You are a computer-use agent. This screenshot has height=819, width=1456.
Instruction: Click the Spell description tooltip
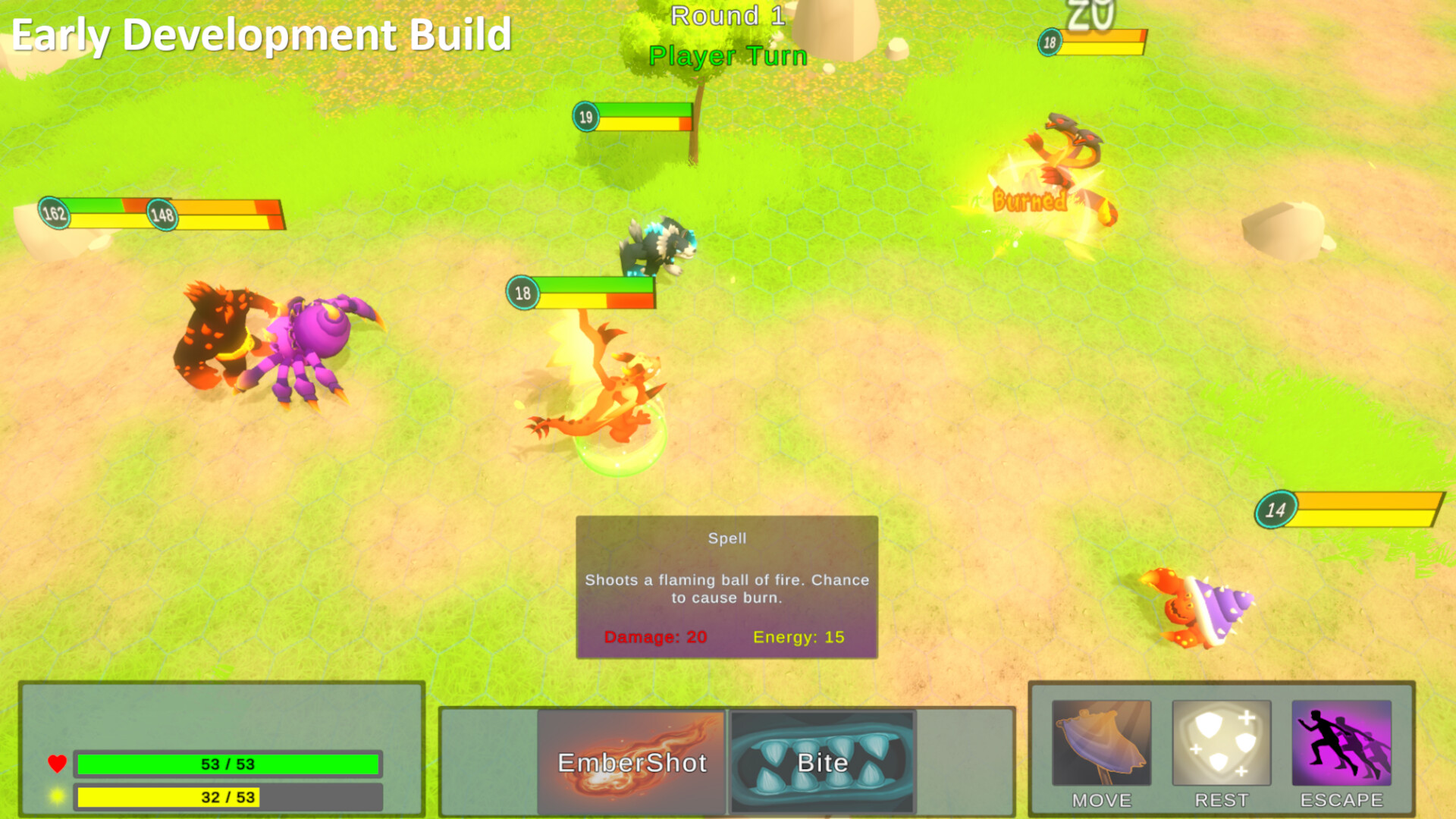pos(726,588)
